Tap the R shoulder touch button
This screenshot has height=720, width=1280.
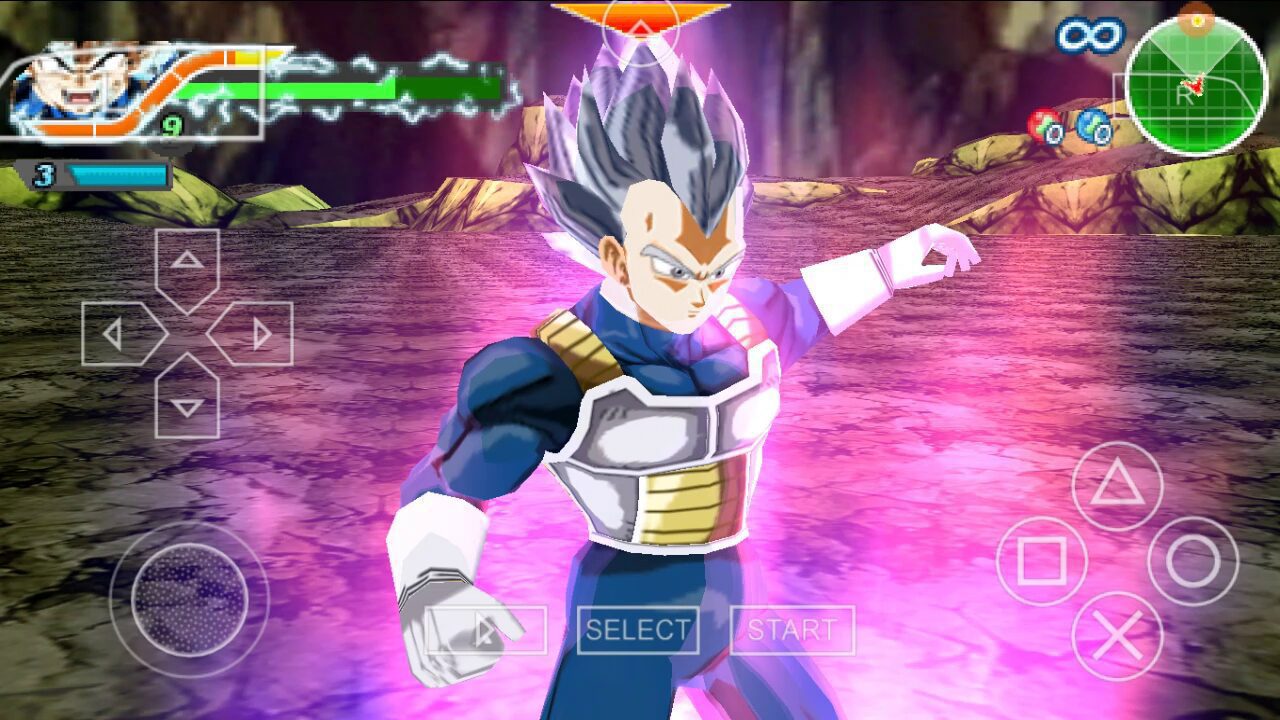pos(1183,96)
